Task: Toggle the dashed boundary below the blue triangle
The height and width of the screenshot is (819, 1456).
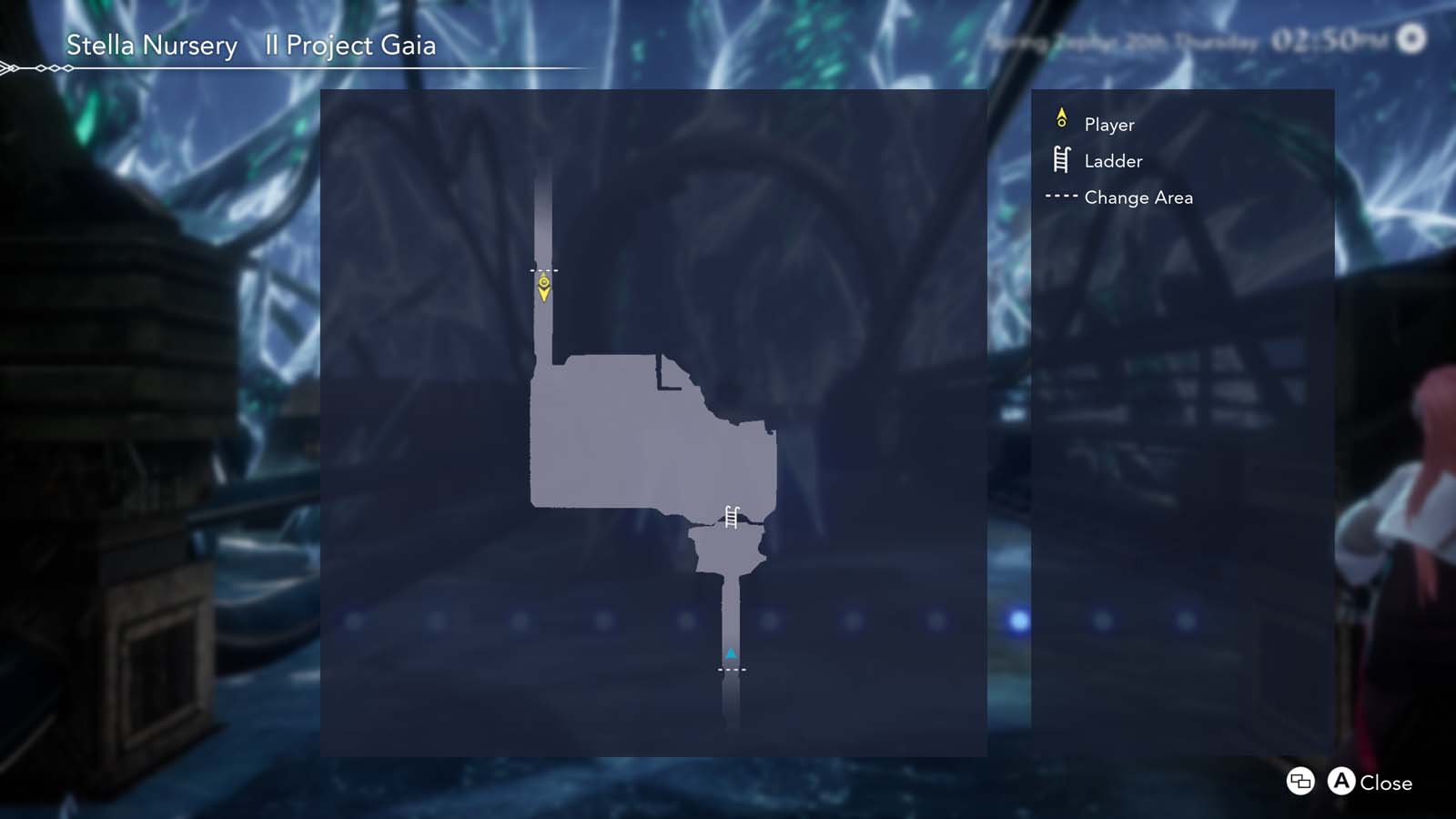Action: point(731,669)
